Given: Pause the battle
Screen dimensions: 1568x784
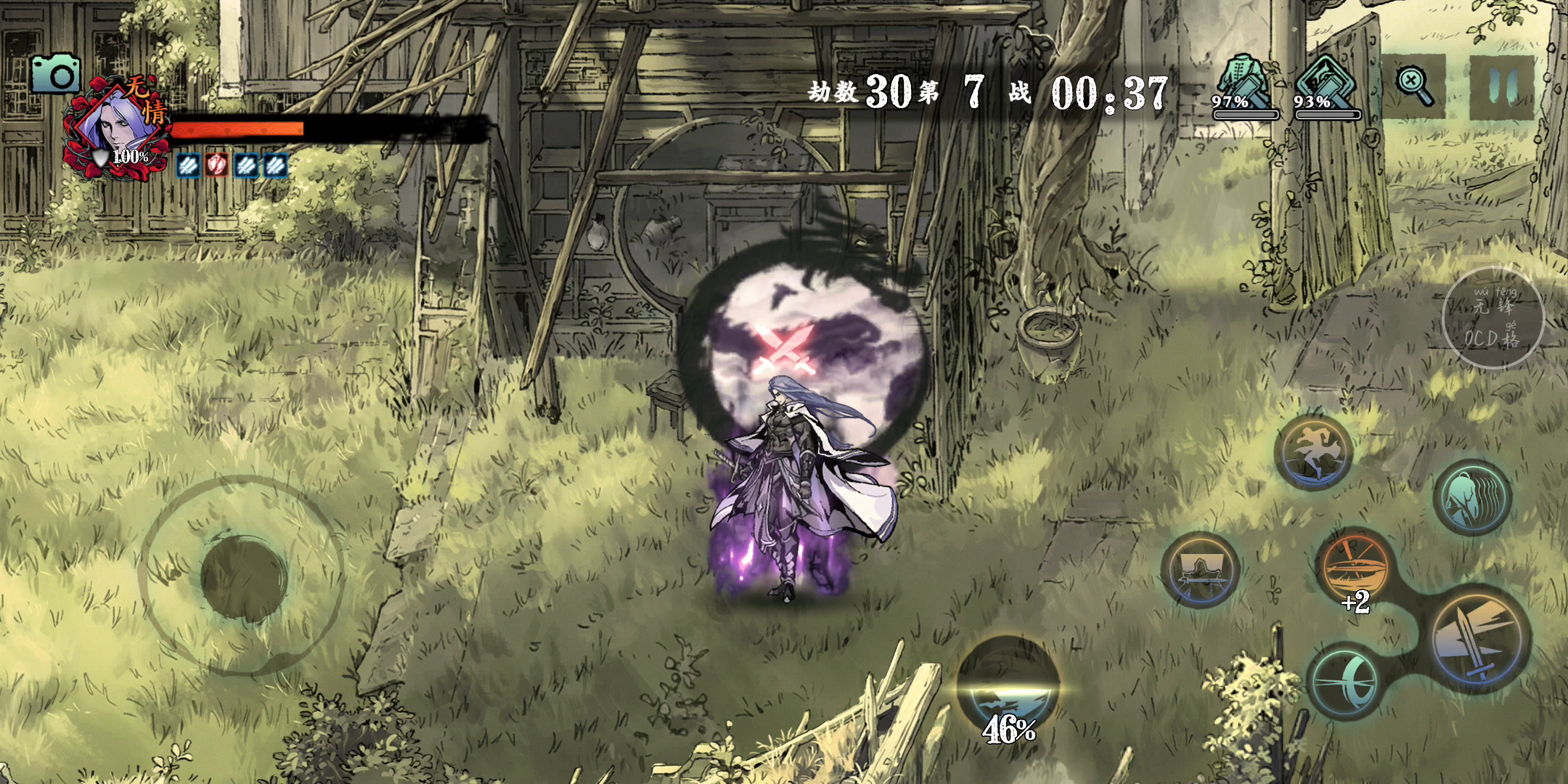Looking at the screenshot, I should (x=1501, y=86).
